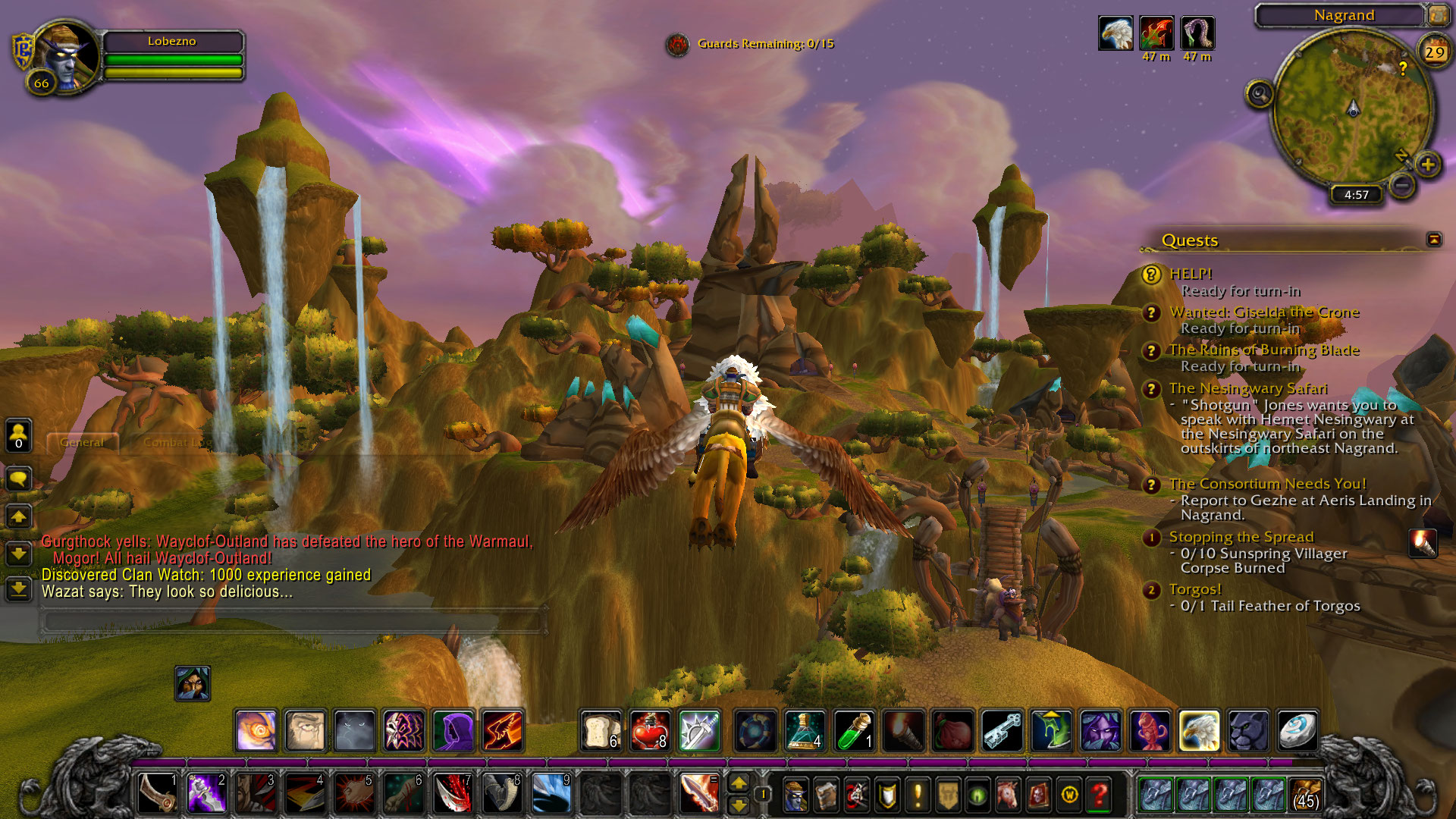The height and width of the screenshot is (819, 1456).
Task: Open the main backpack showing 45 slots
Action: point(1305,794)
